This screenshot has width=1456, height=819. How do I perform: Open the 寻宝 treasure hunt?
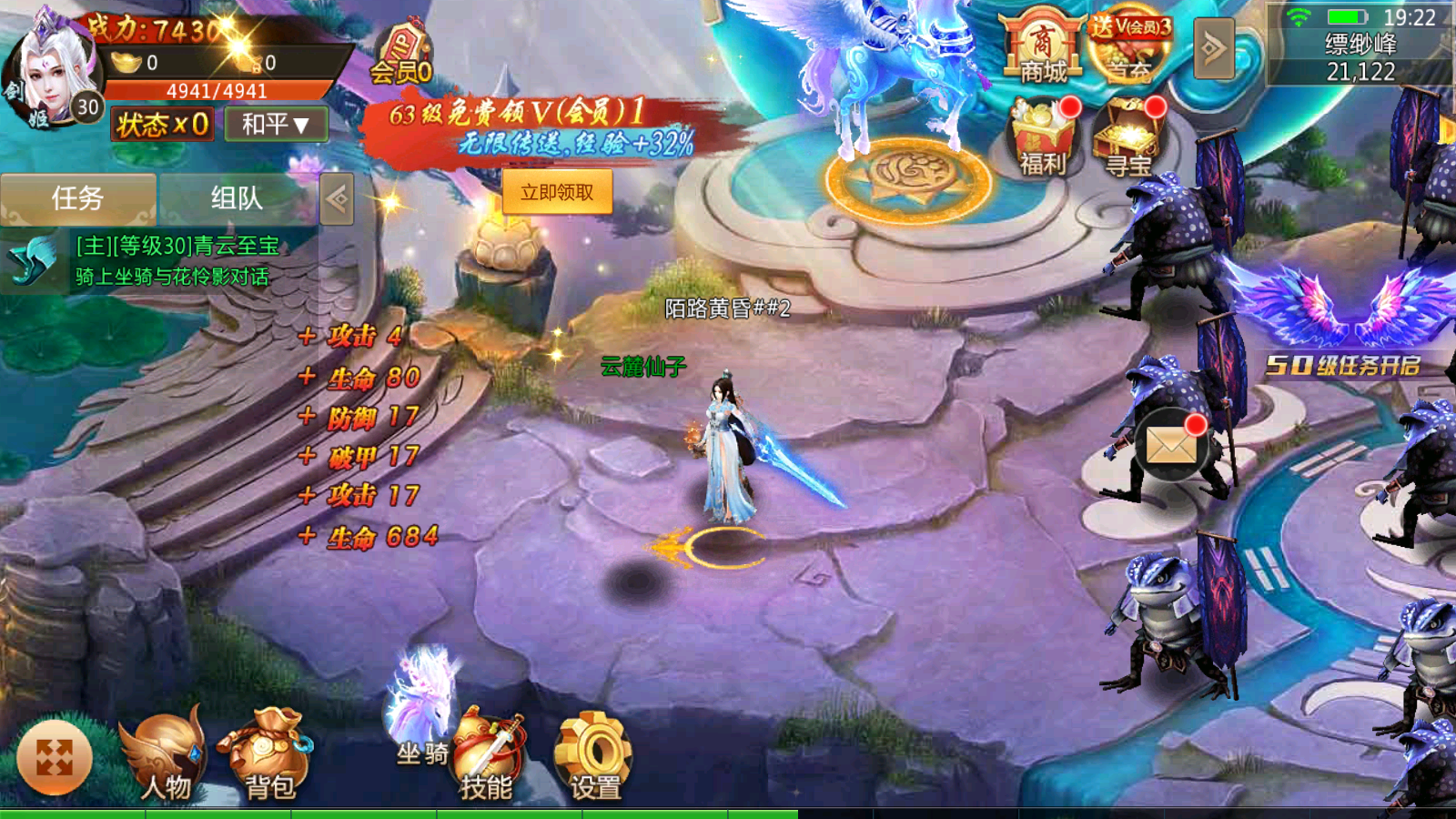[1132, 136]
